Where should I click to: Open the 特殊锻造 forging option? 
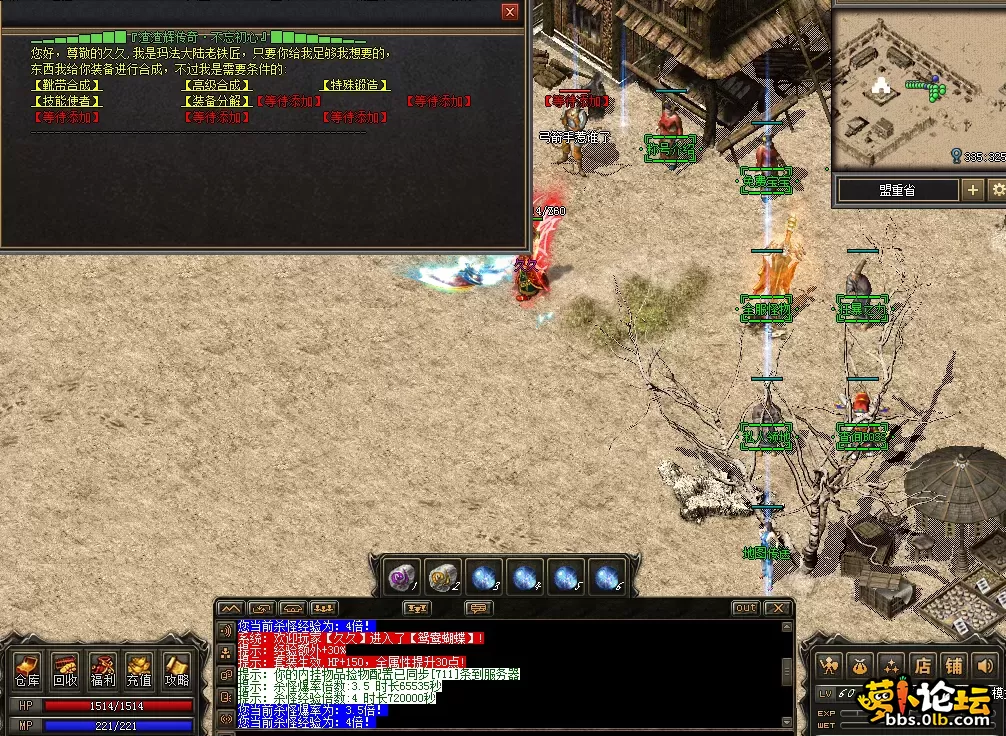(x=354, y=86)
